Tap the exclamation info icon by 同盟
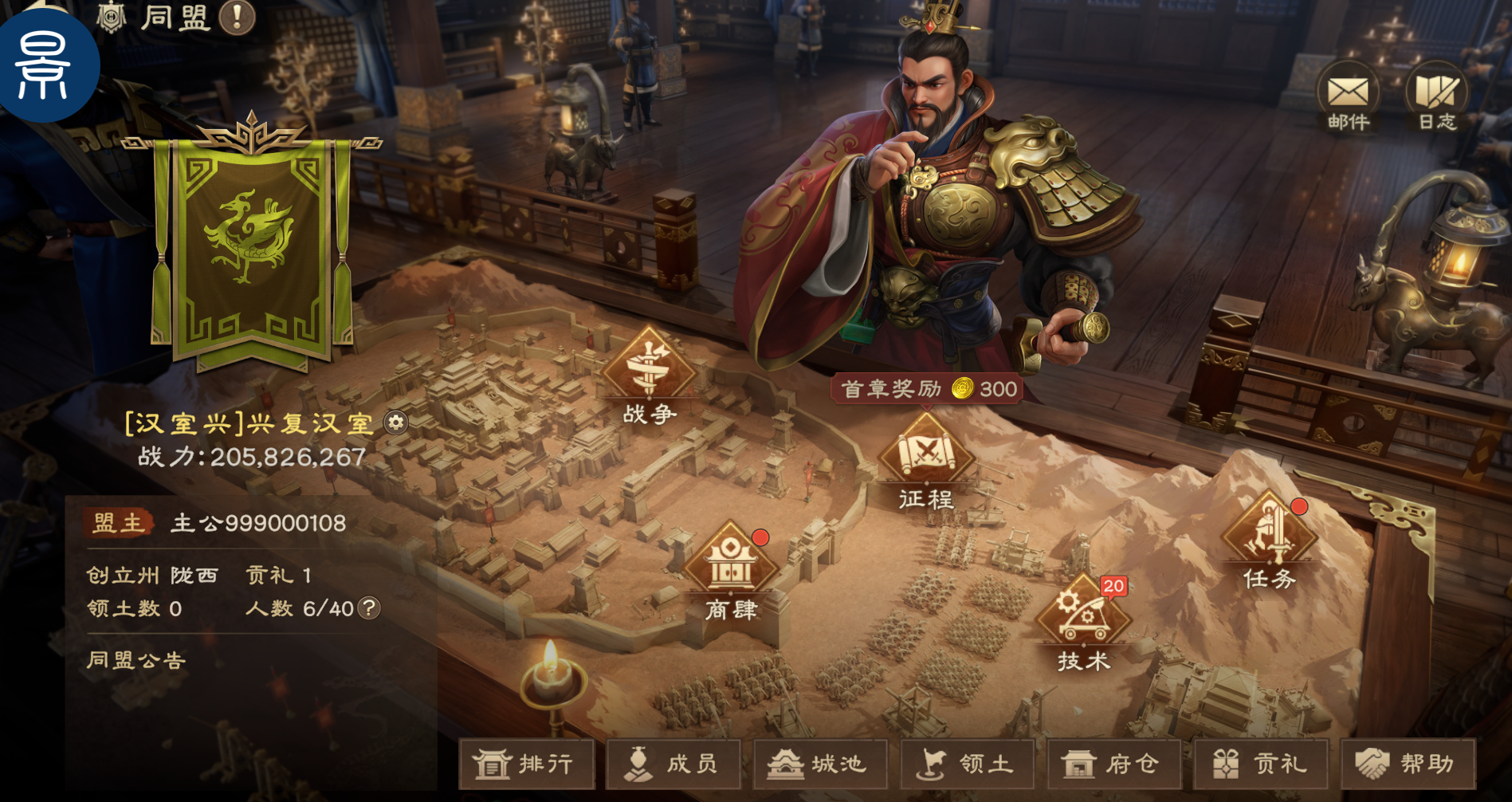1512x802 pixels. [237, 17]
